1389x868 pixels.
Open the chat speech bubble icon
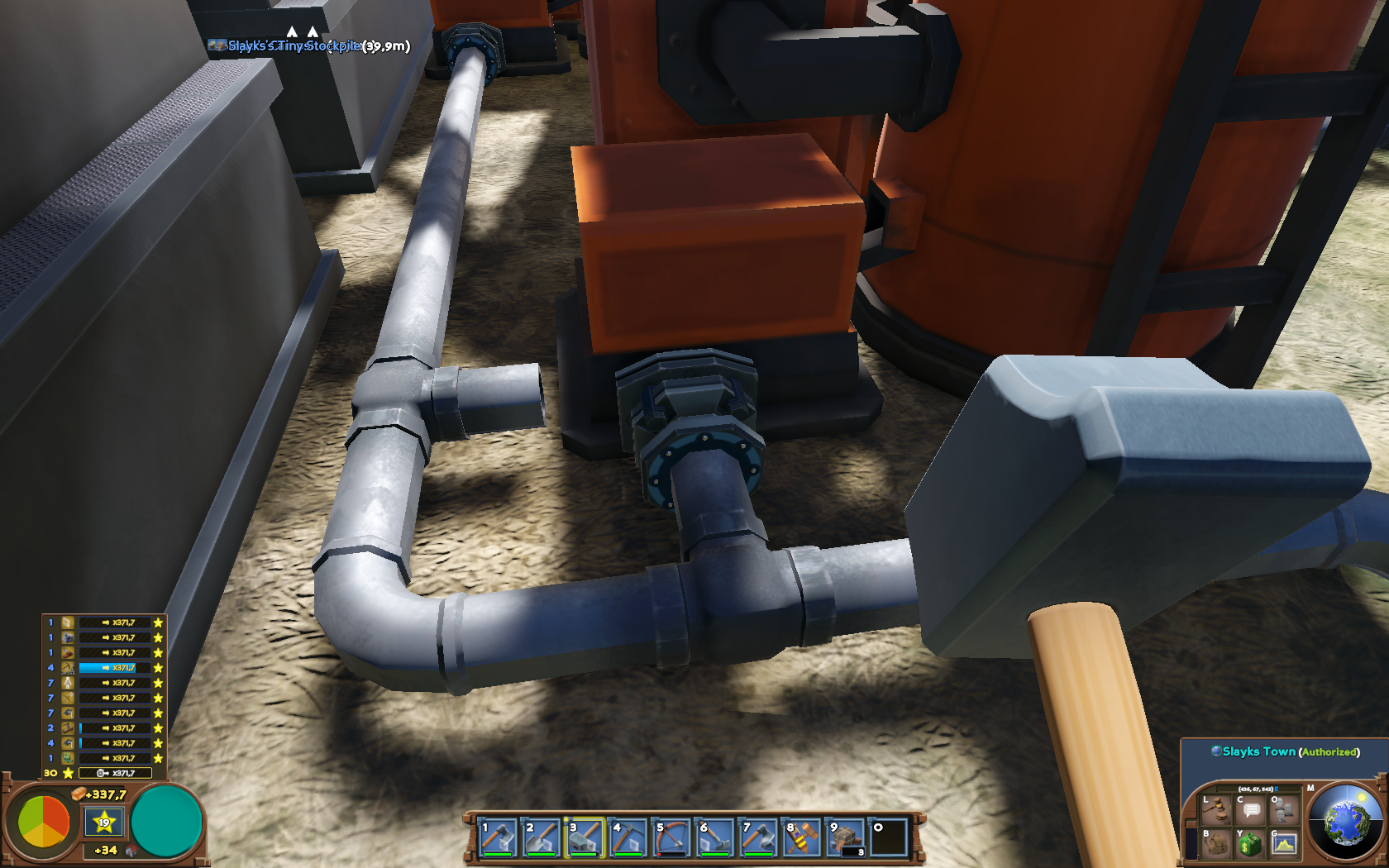[1251, 810]
